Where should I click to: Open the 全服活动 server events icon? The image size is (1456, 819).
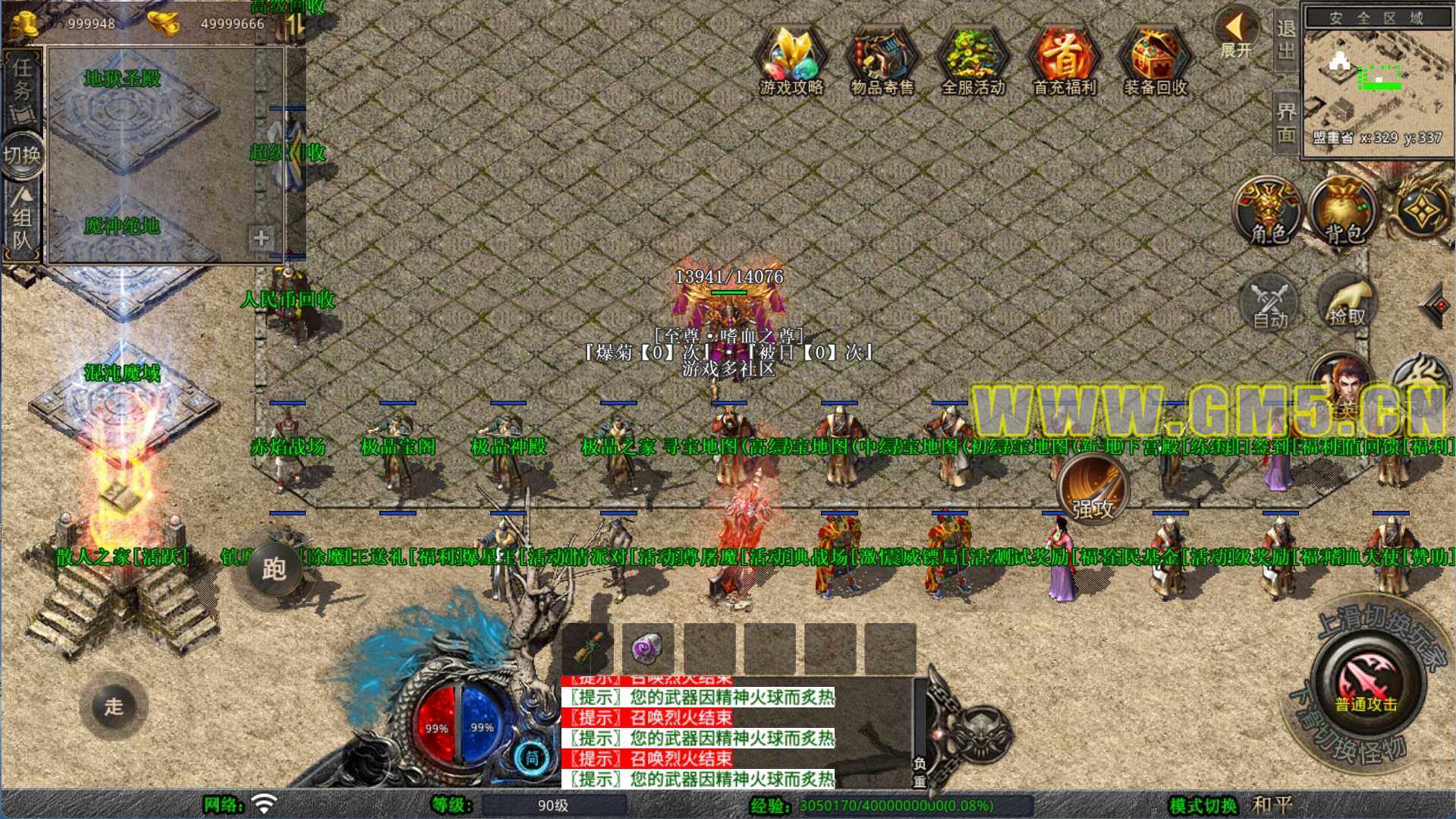(973, 61)
